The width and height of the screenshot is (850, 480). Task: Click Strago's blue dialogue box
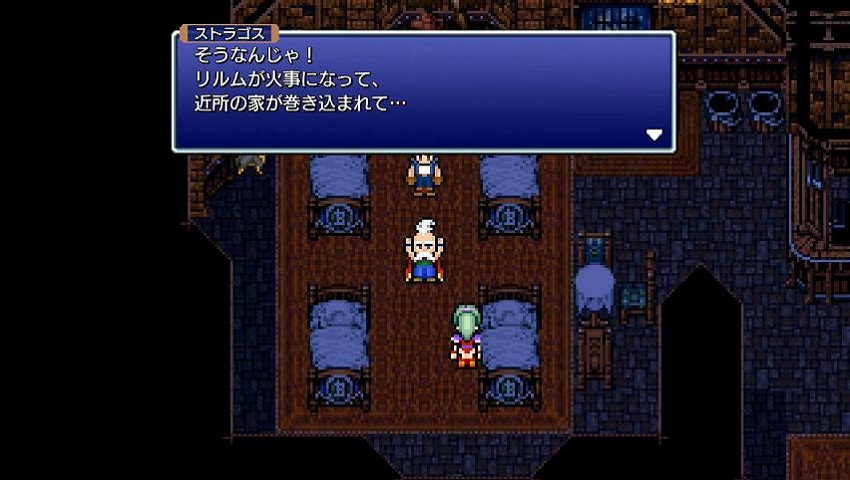[423, 92]
